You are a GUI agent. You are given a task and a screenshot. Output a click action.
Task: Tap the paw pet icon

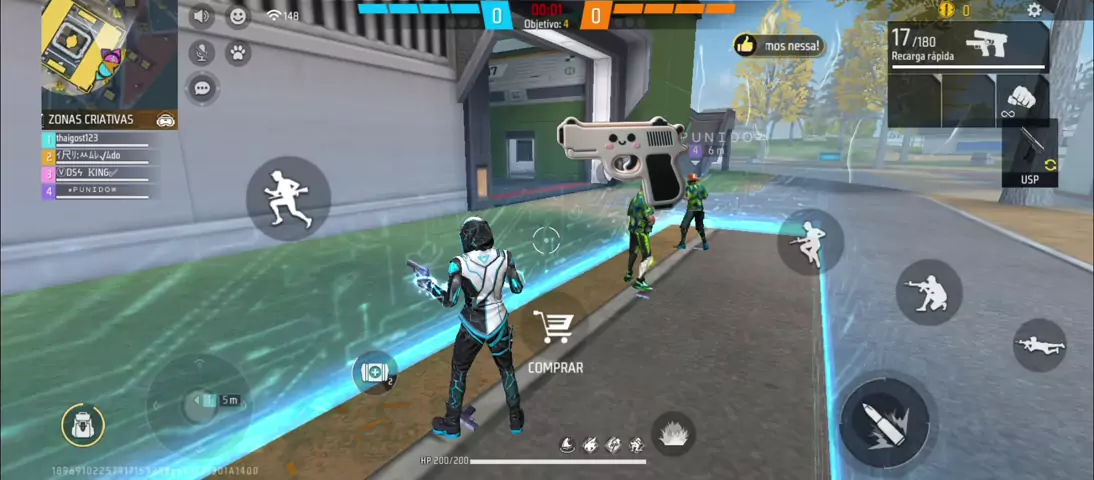(238, 53)
